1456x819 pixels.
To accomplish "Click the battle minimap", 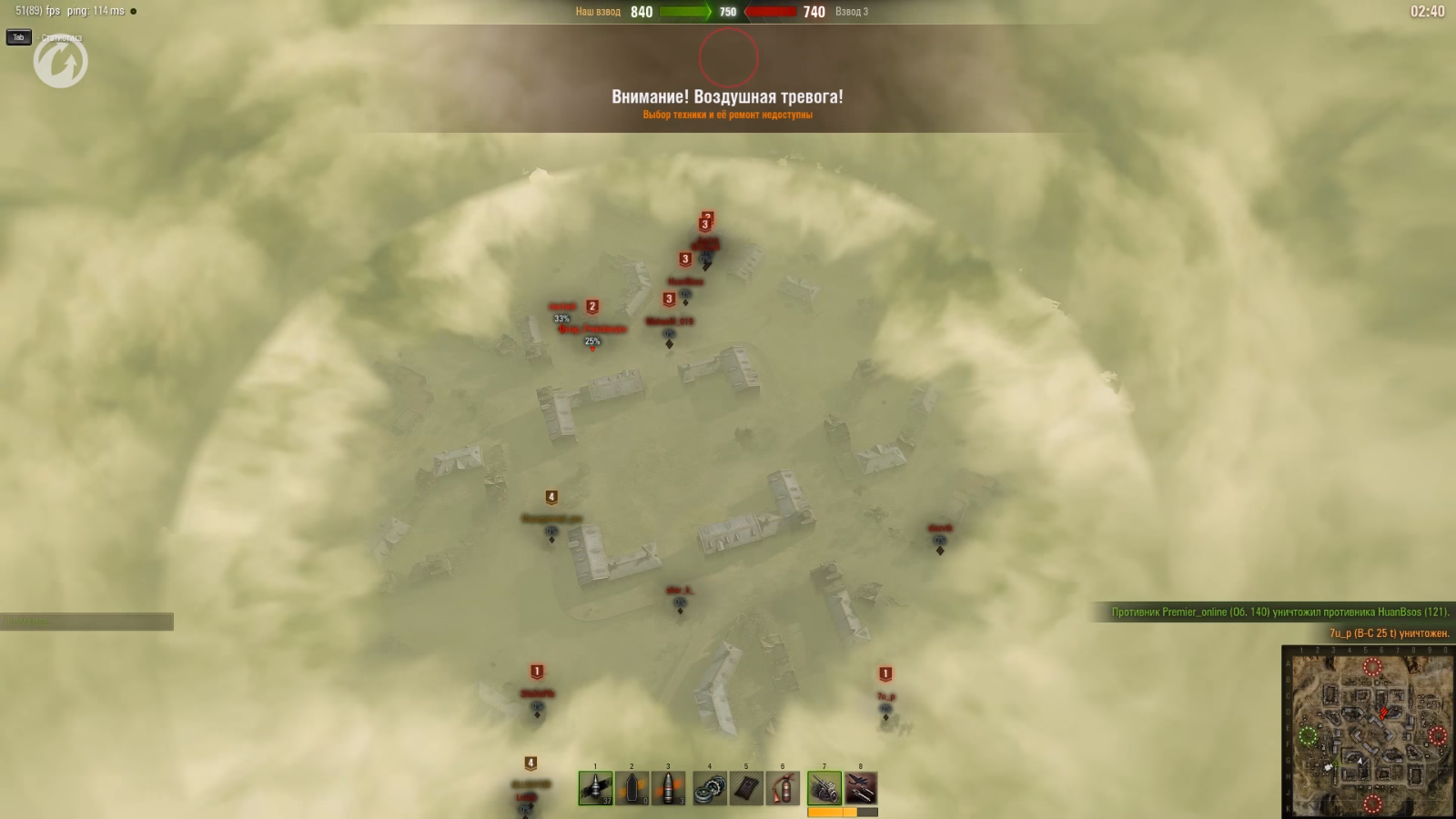I will [x=1368, y=732].
